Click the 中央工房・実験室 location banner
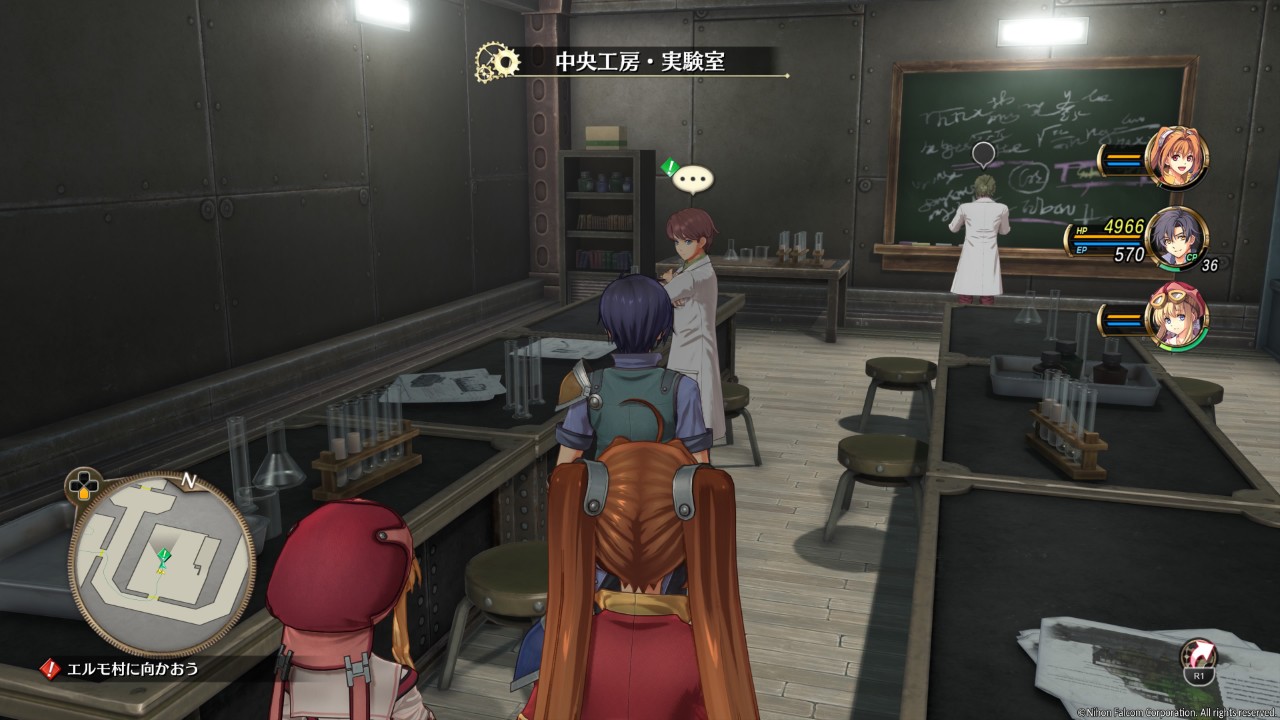This screenshot has width=1280, height=720. click(x=640, y=62)
